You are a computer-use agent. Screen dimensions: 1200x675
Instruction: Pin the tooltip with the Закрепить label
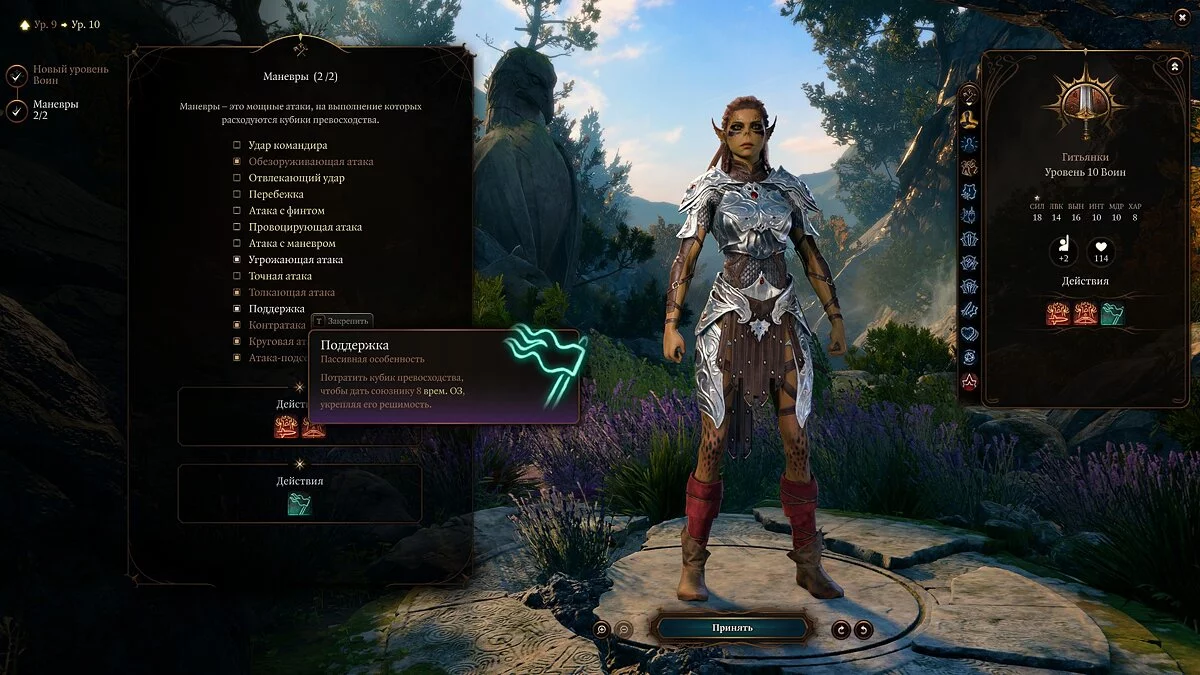(x=342, y=321)
